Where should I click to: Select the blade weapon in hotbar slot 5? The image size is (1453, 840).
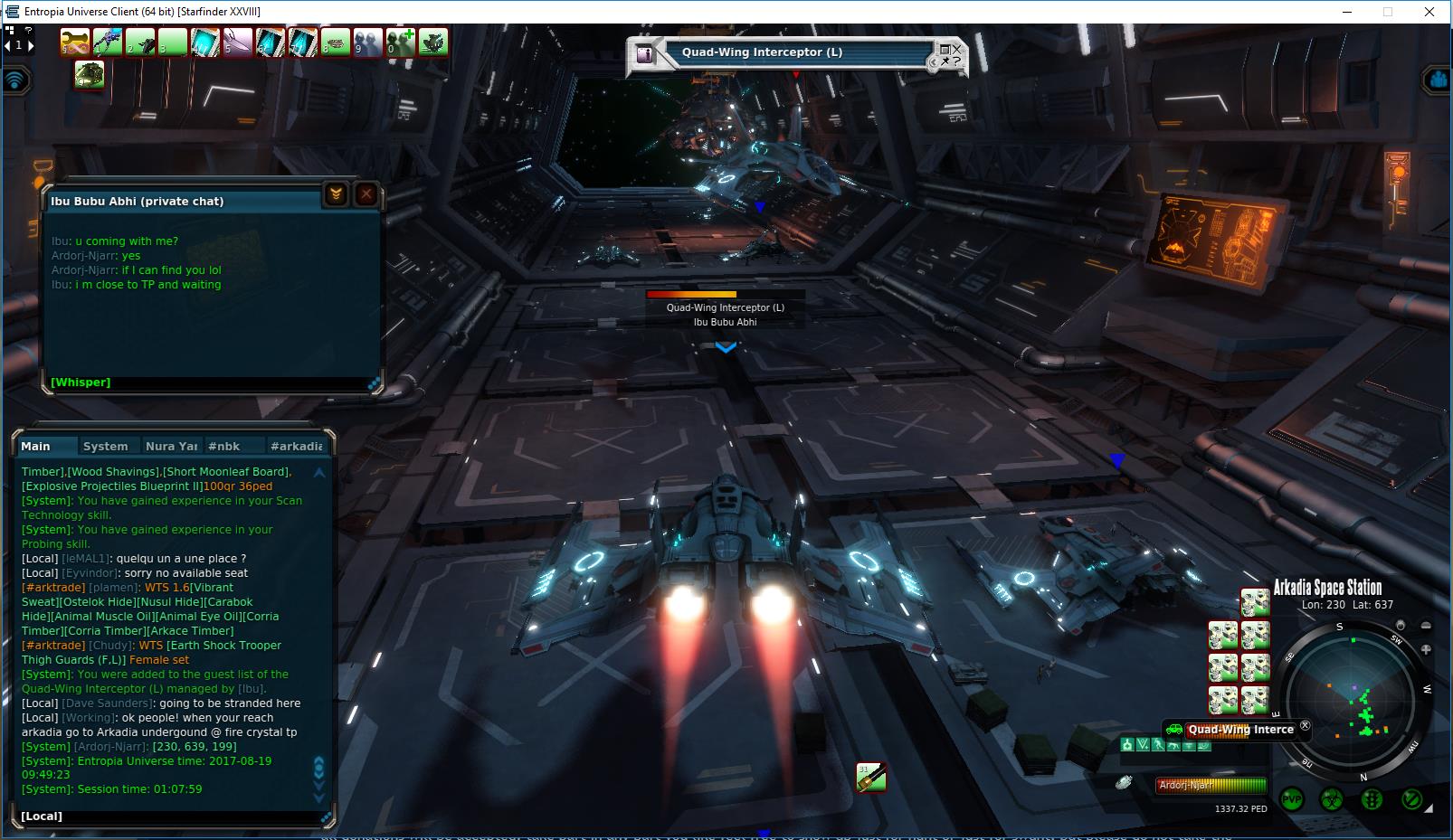pyautogui.click(x=238, y=42)
